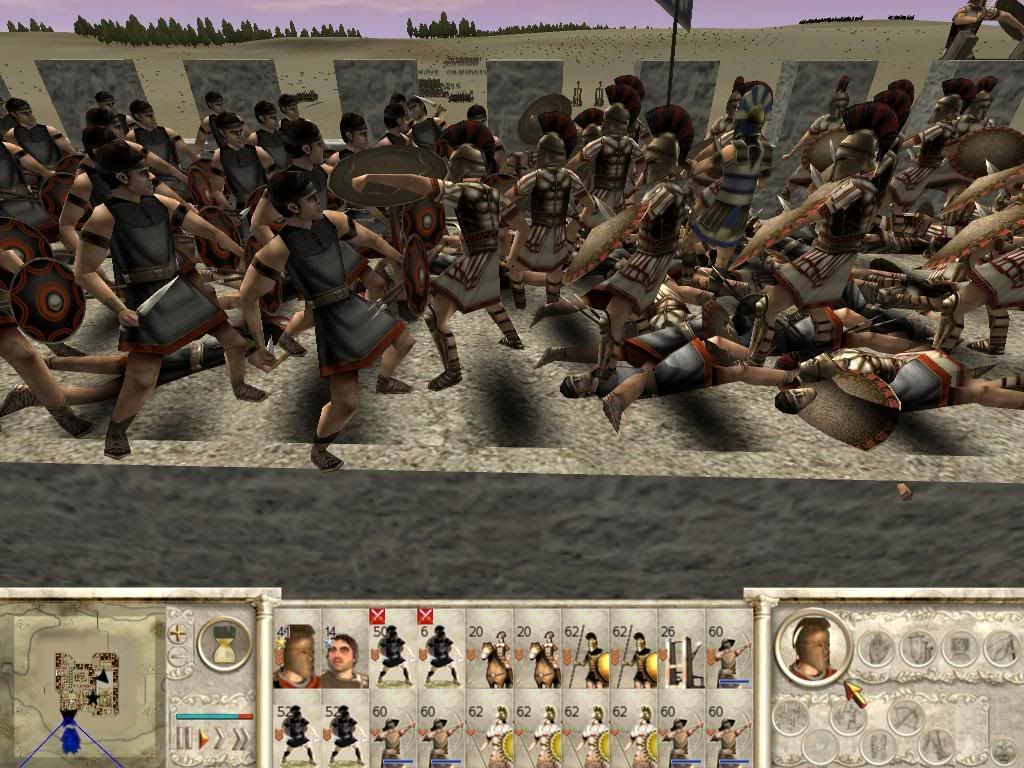Choose the triple-arrow fastest speed
Image resolution: width=1024 pixels, height=768 pixels.
click(241, 739)
